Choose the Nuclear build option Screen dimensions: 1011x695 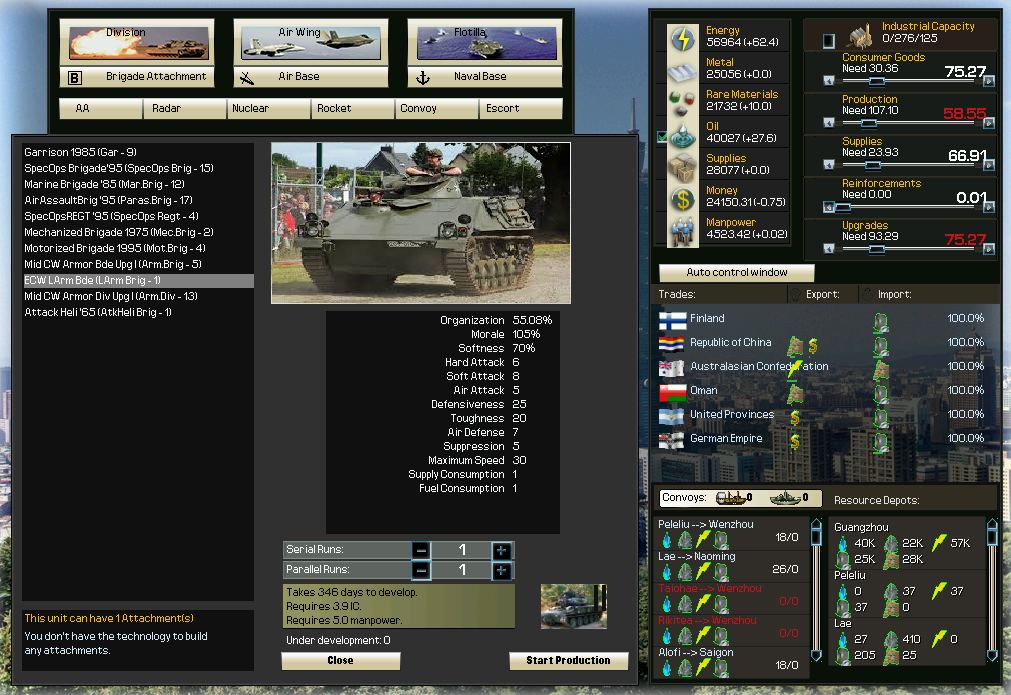pos(250,108)
